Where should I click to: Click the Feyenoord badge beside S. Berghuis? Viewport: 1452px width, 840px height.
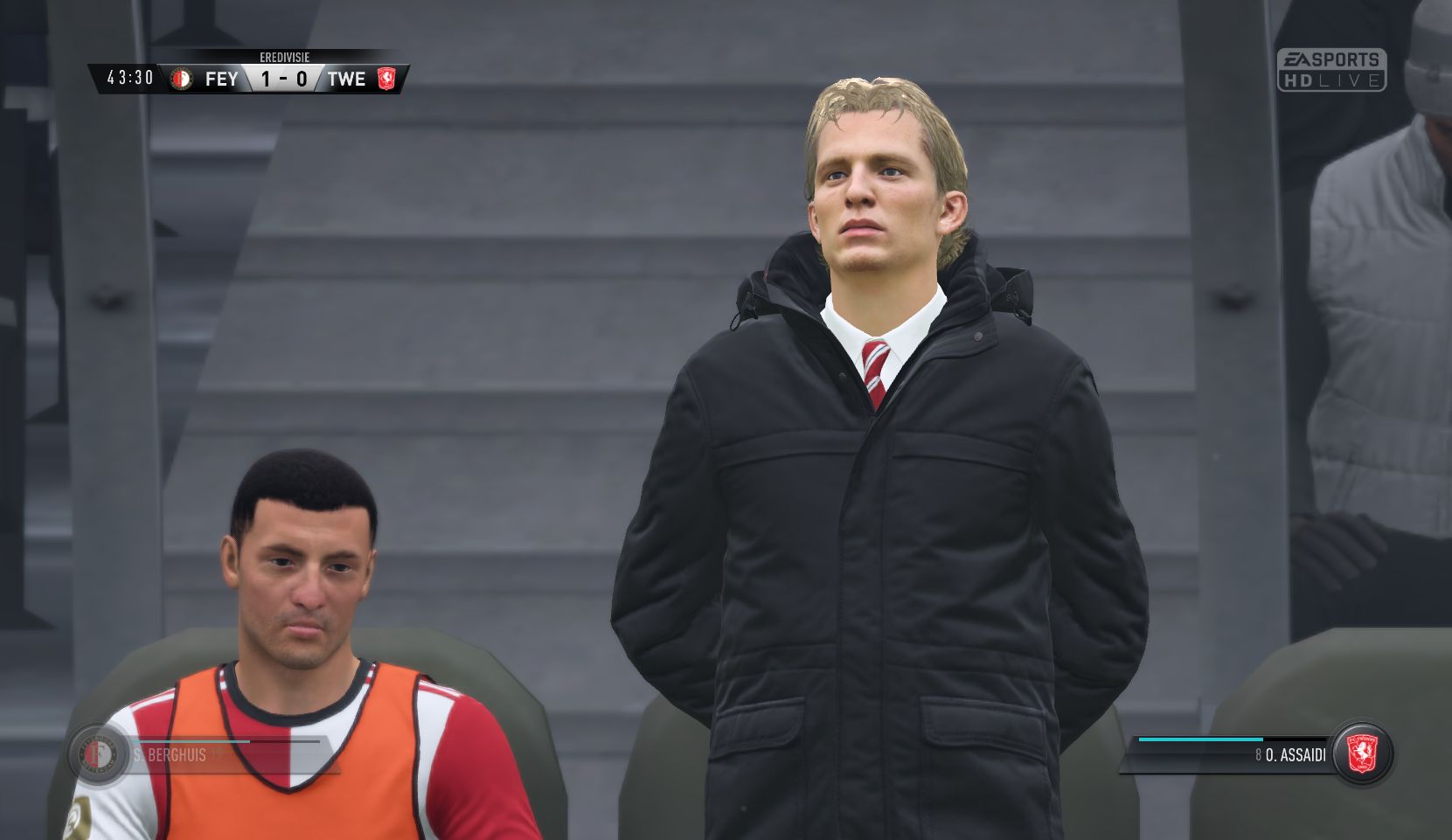click(x=97, y=754)
